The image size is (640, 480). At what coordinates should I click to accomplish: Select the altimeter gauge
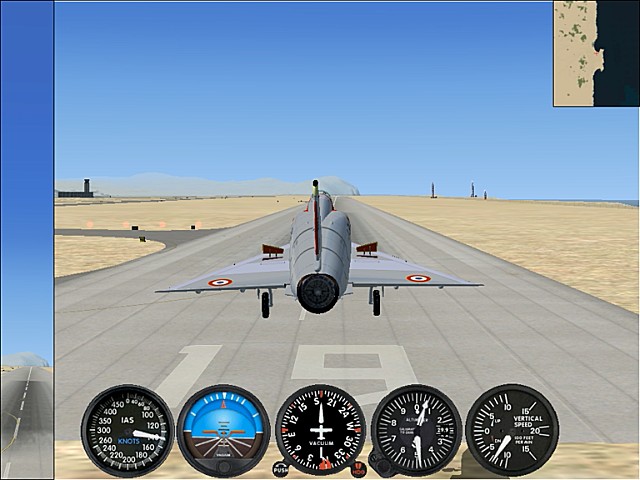pyautogui.click(x=416, y=430)
